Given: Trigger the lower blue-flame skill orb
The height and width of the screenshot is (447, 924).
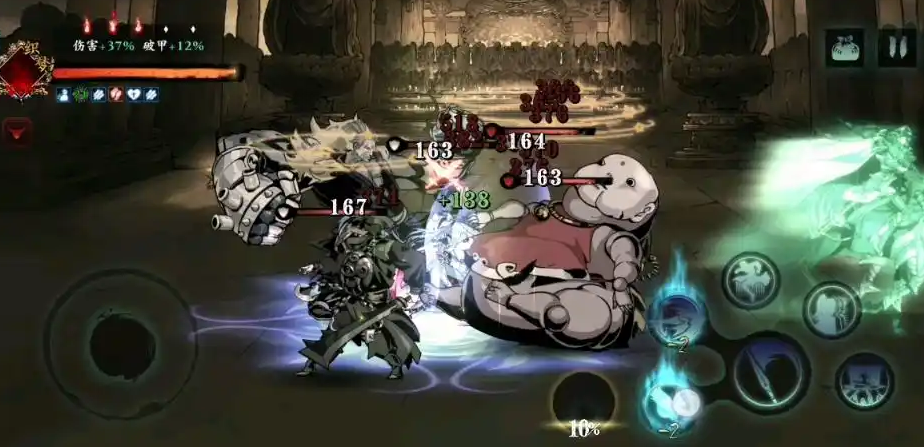Looking at the screenshot, I should coord(668,402).
